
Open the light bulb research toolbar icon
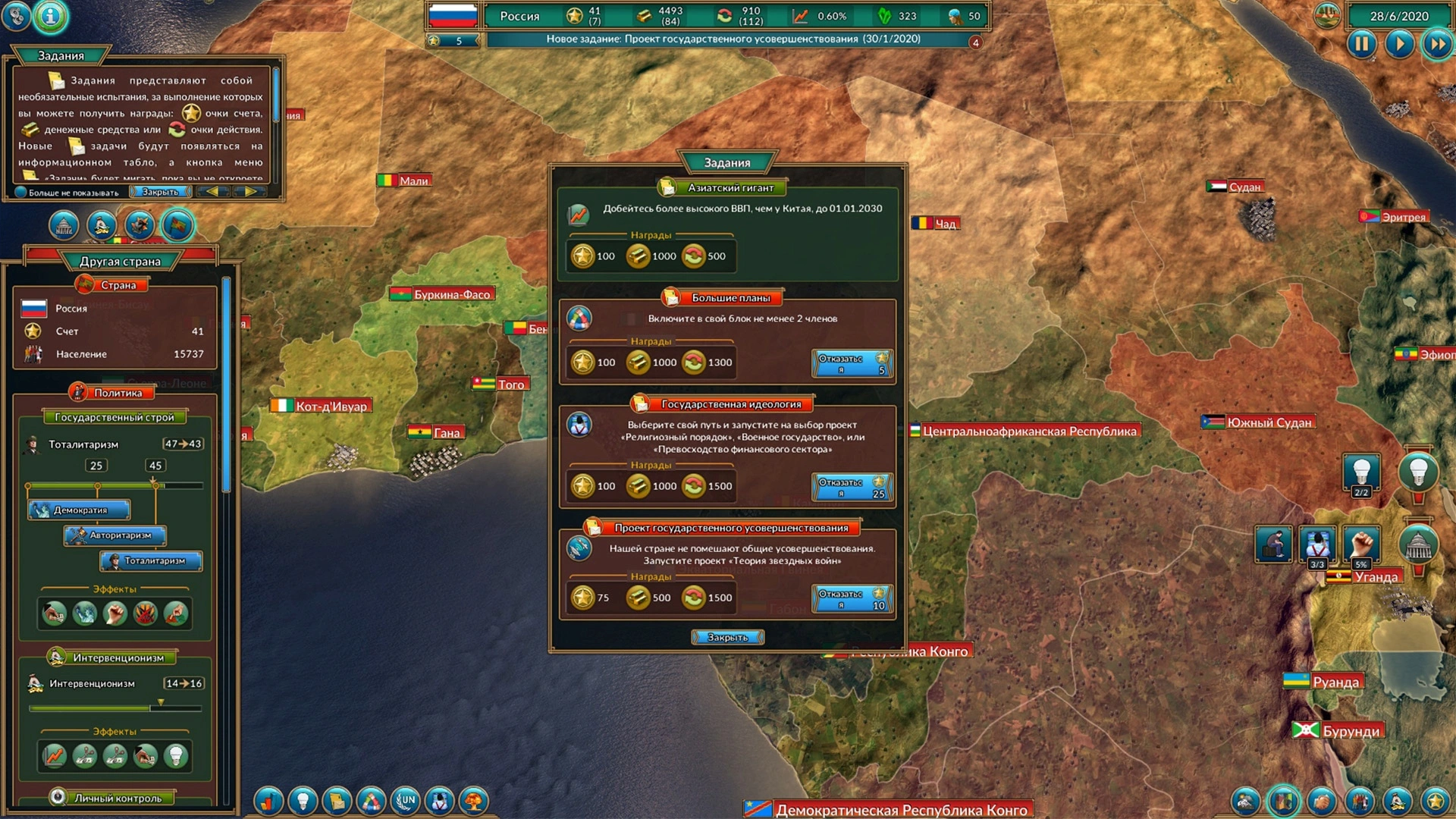pos(303,801)
